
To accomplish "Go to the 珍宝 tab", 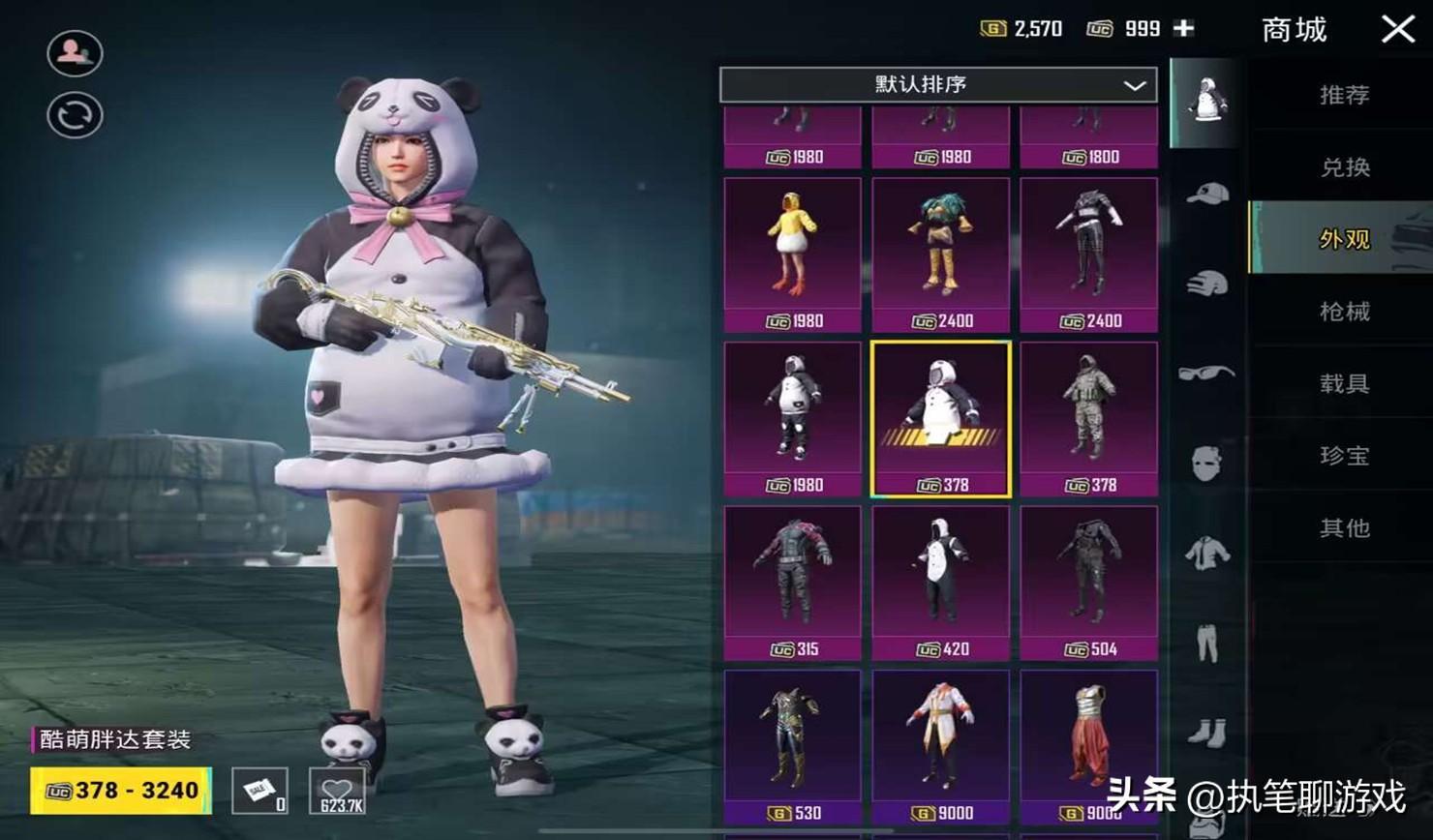I will 1343,456.
